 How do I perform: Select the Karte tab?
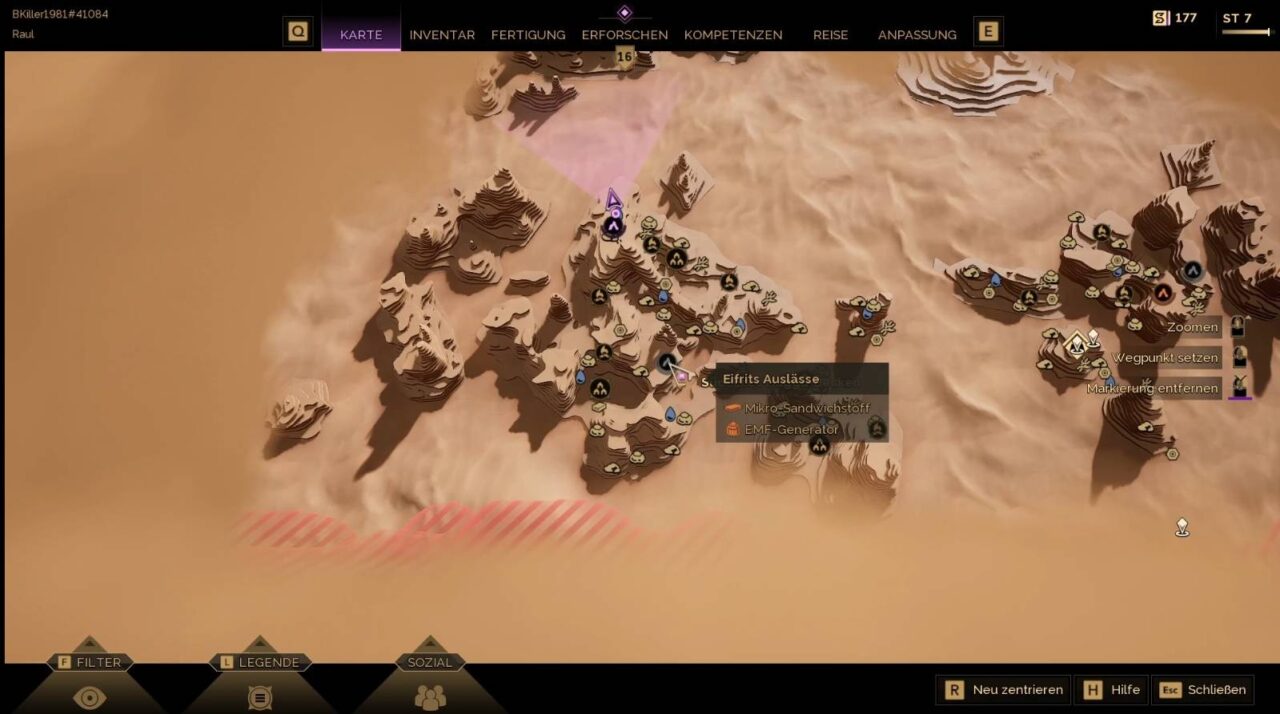coord(361,34)
